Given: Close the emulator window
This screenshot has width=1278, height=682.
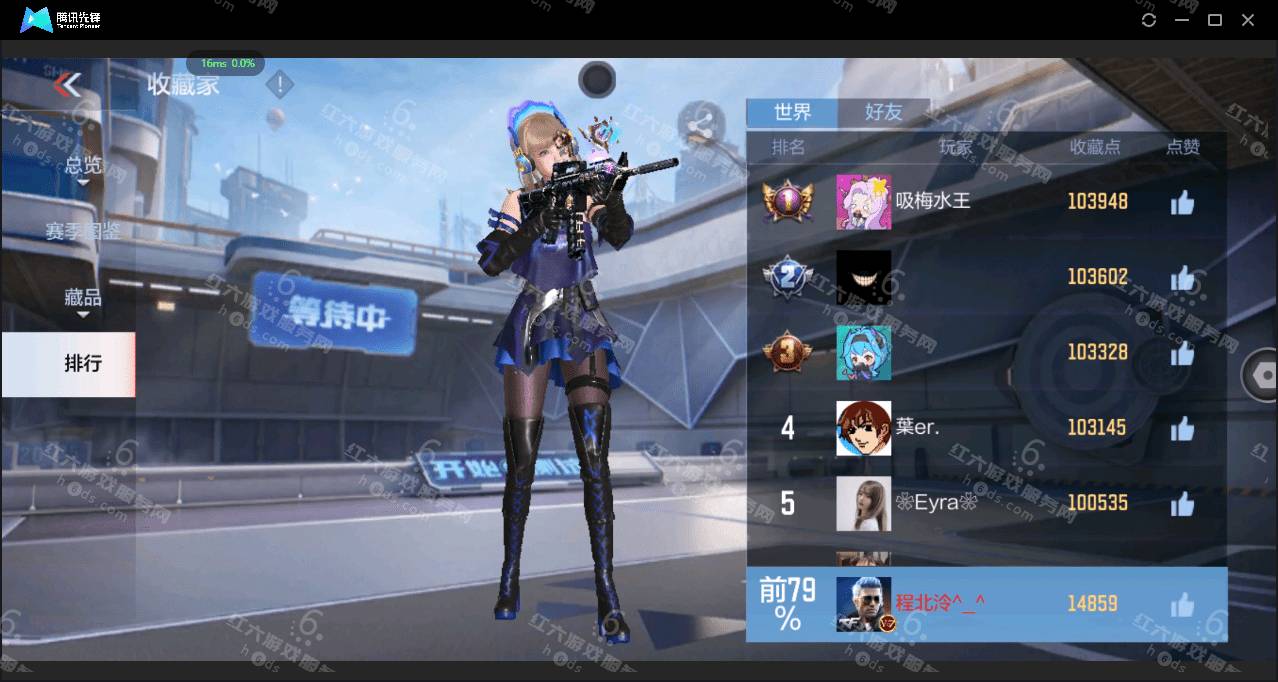Looking at the screenshot, I should [x=1248, y=20].
